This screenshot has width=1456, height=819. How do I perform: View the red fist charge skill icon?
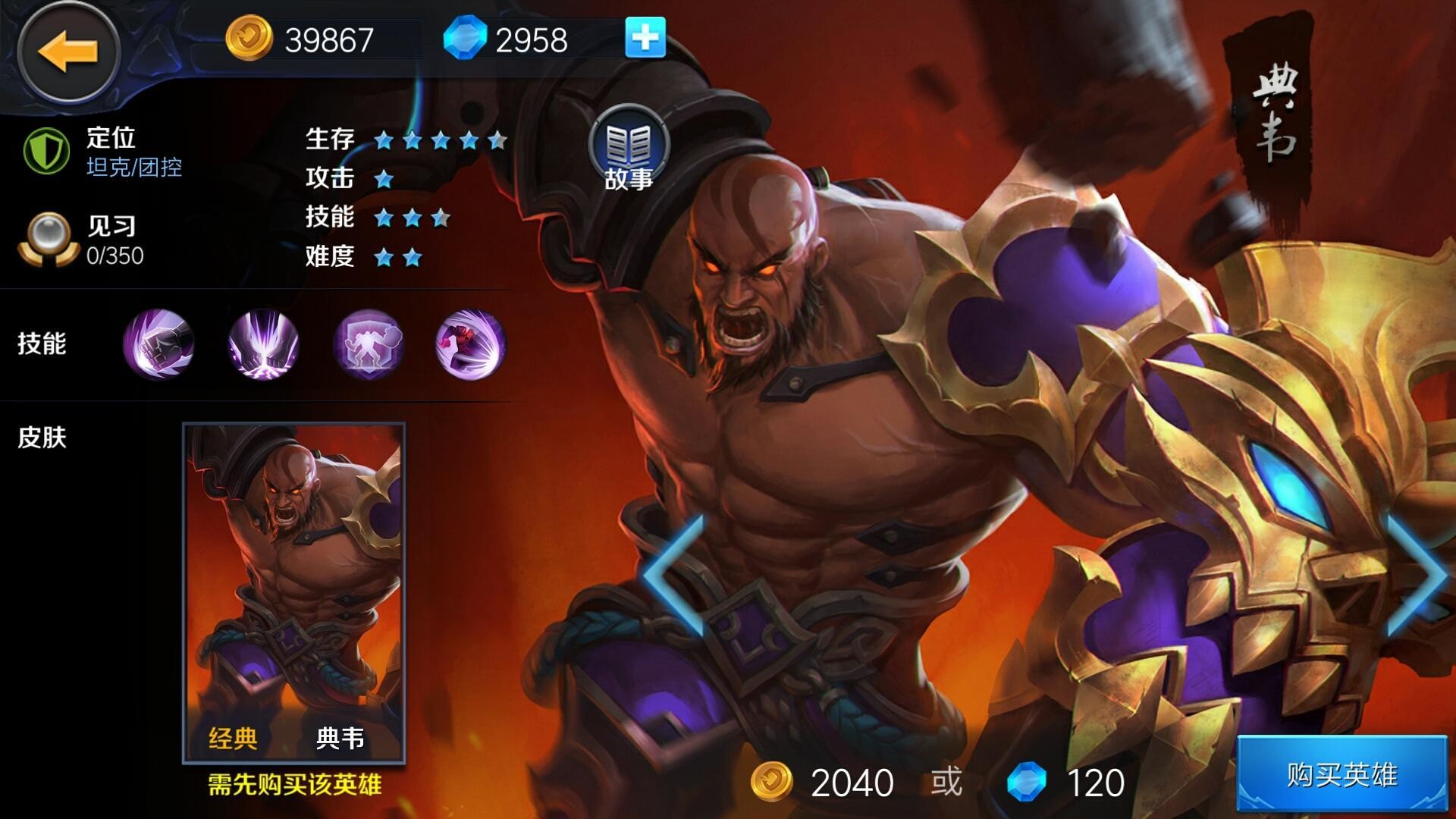point(470,344)
